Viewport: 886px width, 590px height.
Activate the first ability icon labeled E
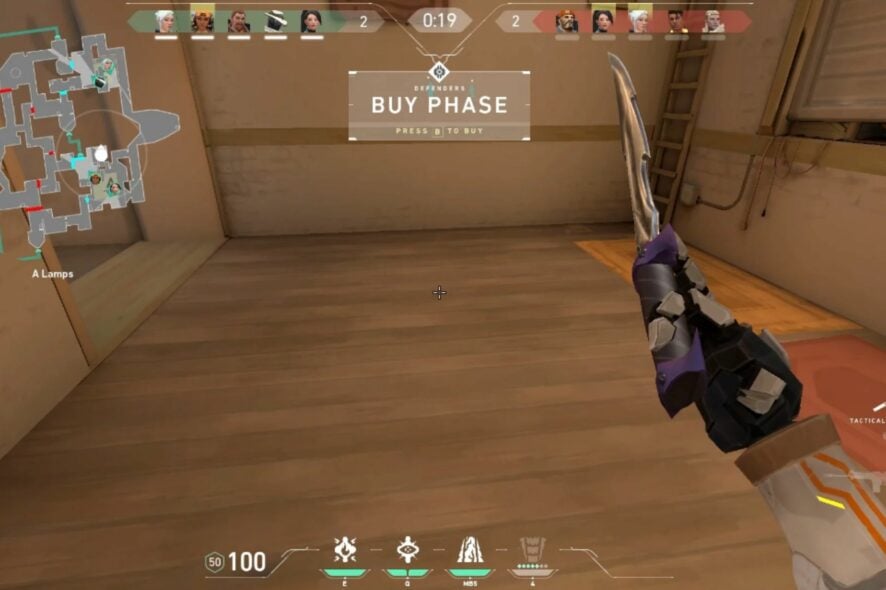pyautogui.click(x=345, y=550)
